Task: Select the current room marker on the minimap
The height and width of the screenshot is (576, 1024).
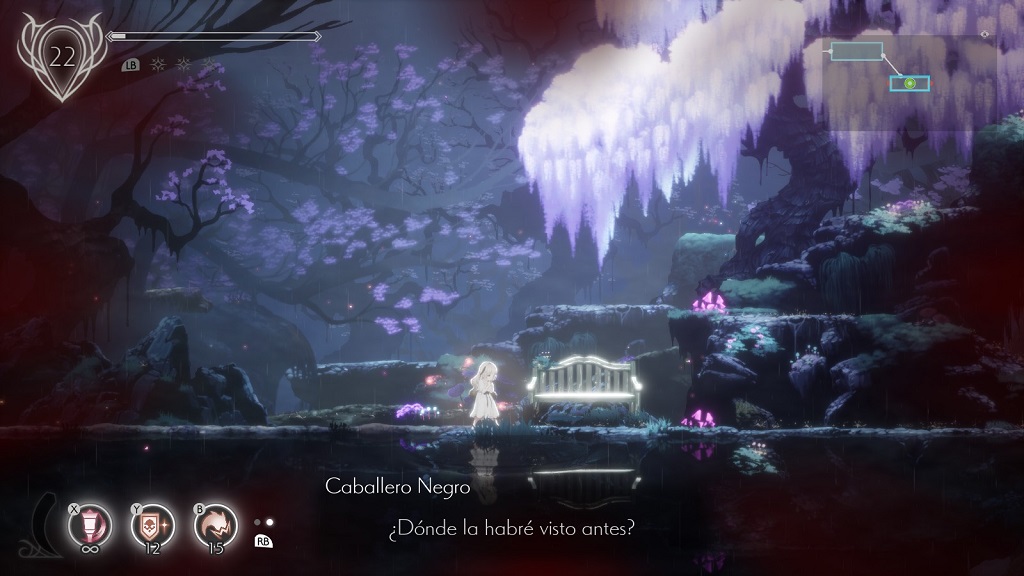Action: 909,83
